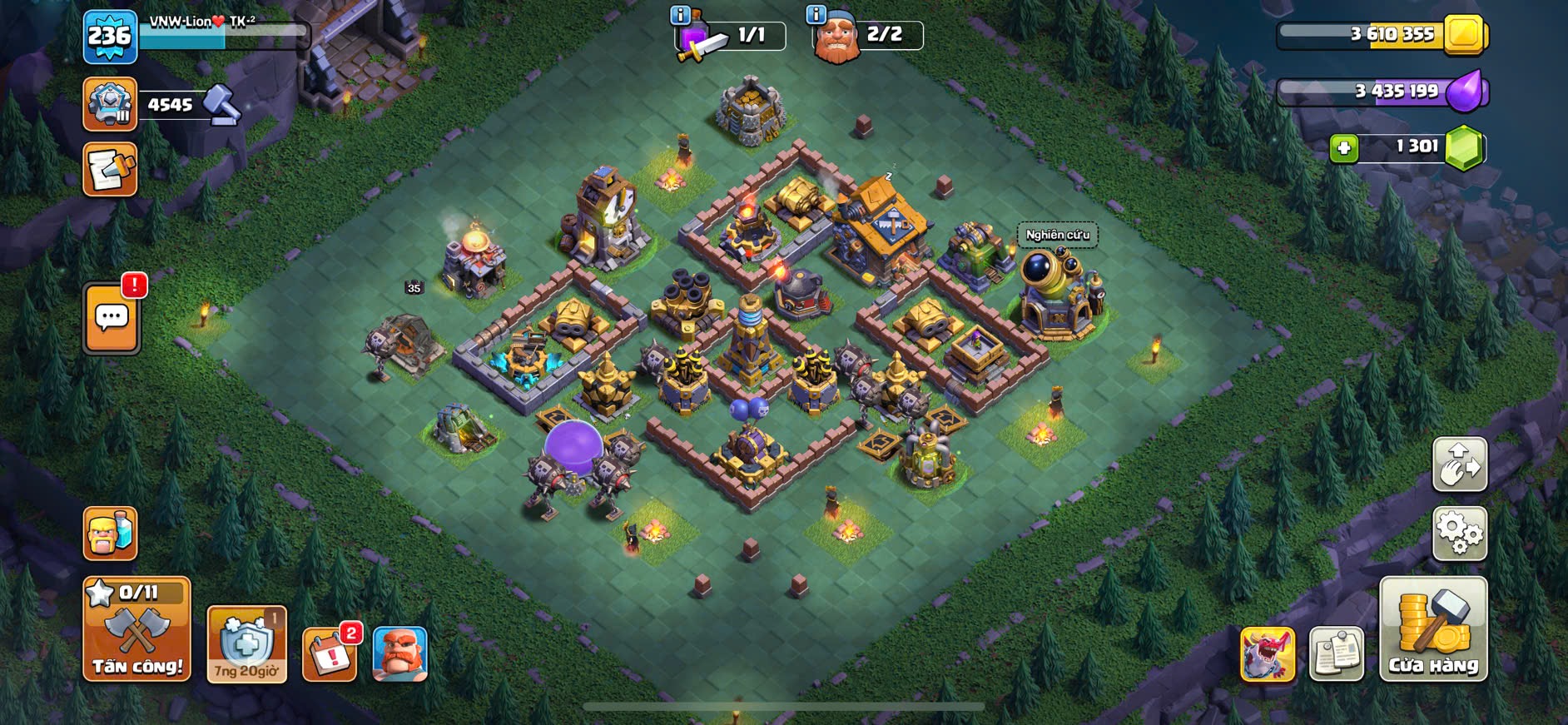The height and width of the screenshot is (725, 1568).
Task: Click the level 236 experience badge
Action: (x=110, y=37)
